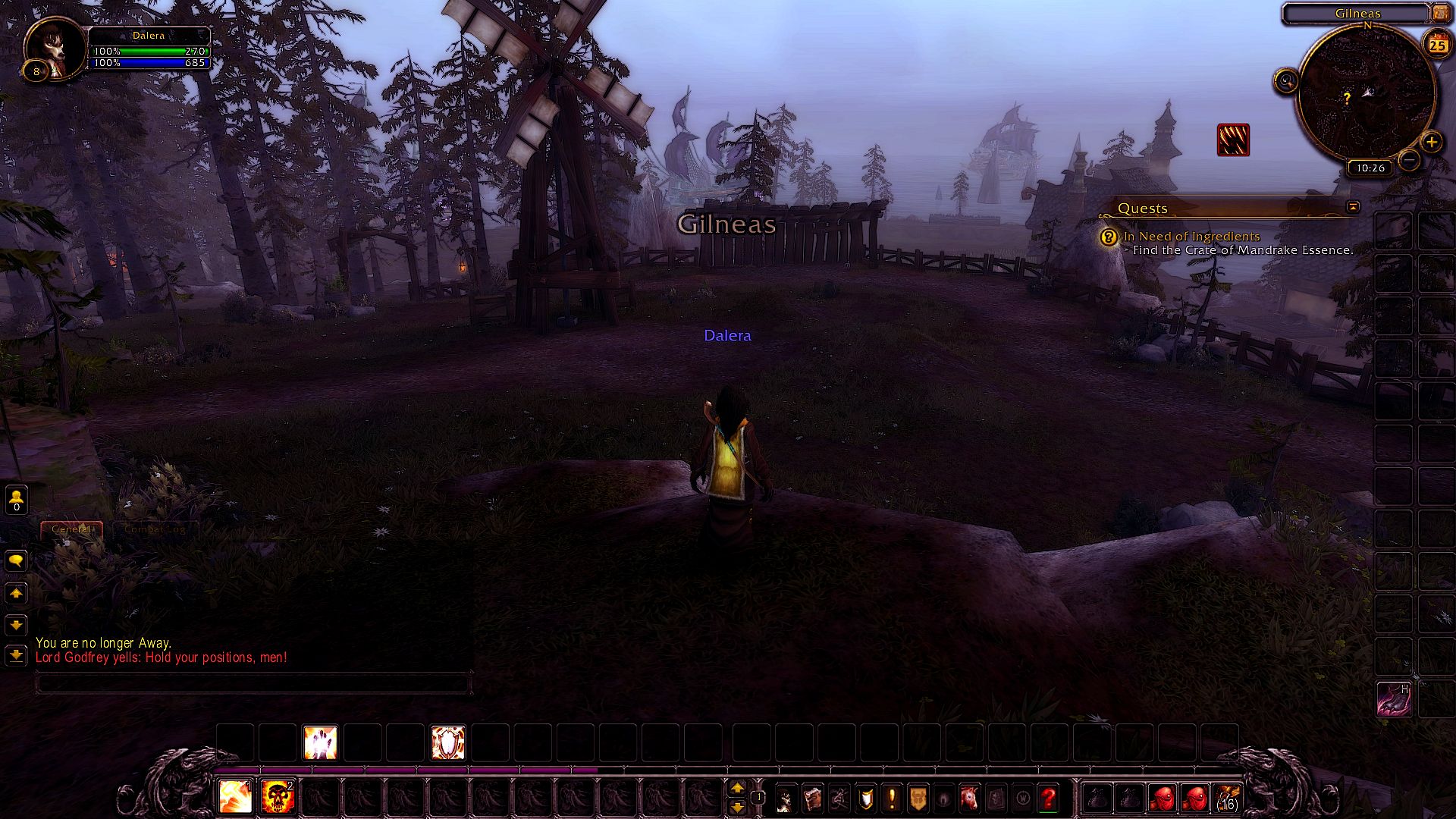The image size is (1456, 819).
Task: Open the calendar showing day 25
Action: [x=1437, y=45]
